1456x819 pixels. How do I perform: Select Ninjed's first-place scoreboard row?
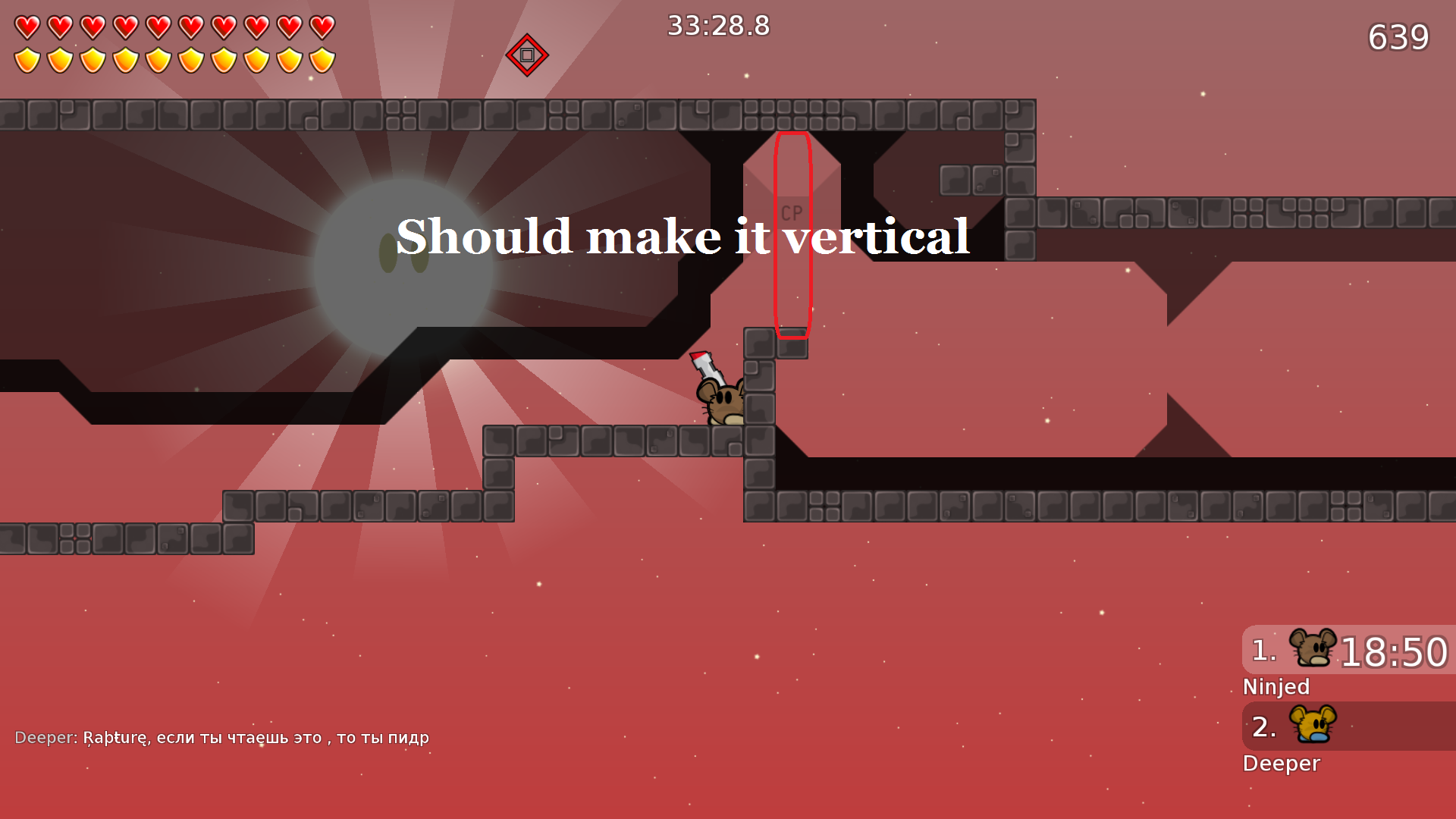click(1348, 651)
